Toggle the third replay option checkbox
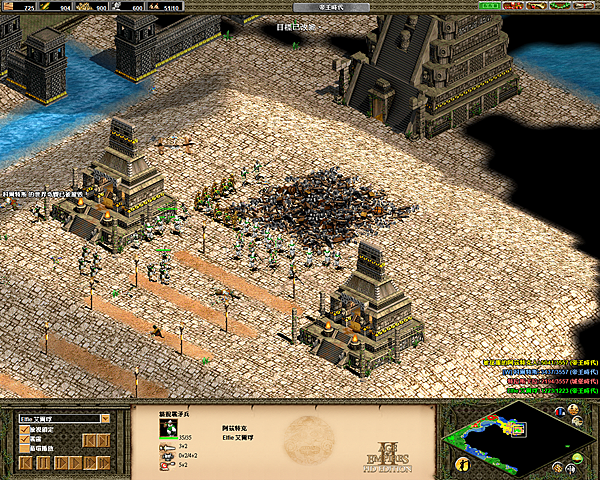The width and height of the screenshot is (600, 480). [x=25, y=450]
